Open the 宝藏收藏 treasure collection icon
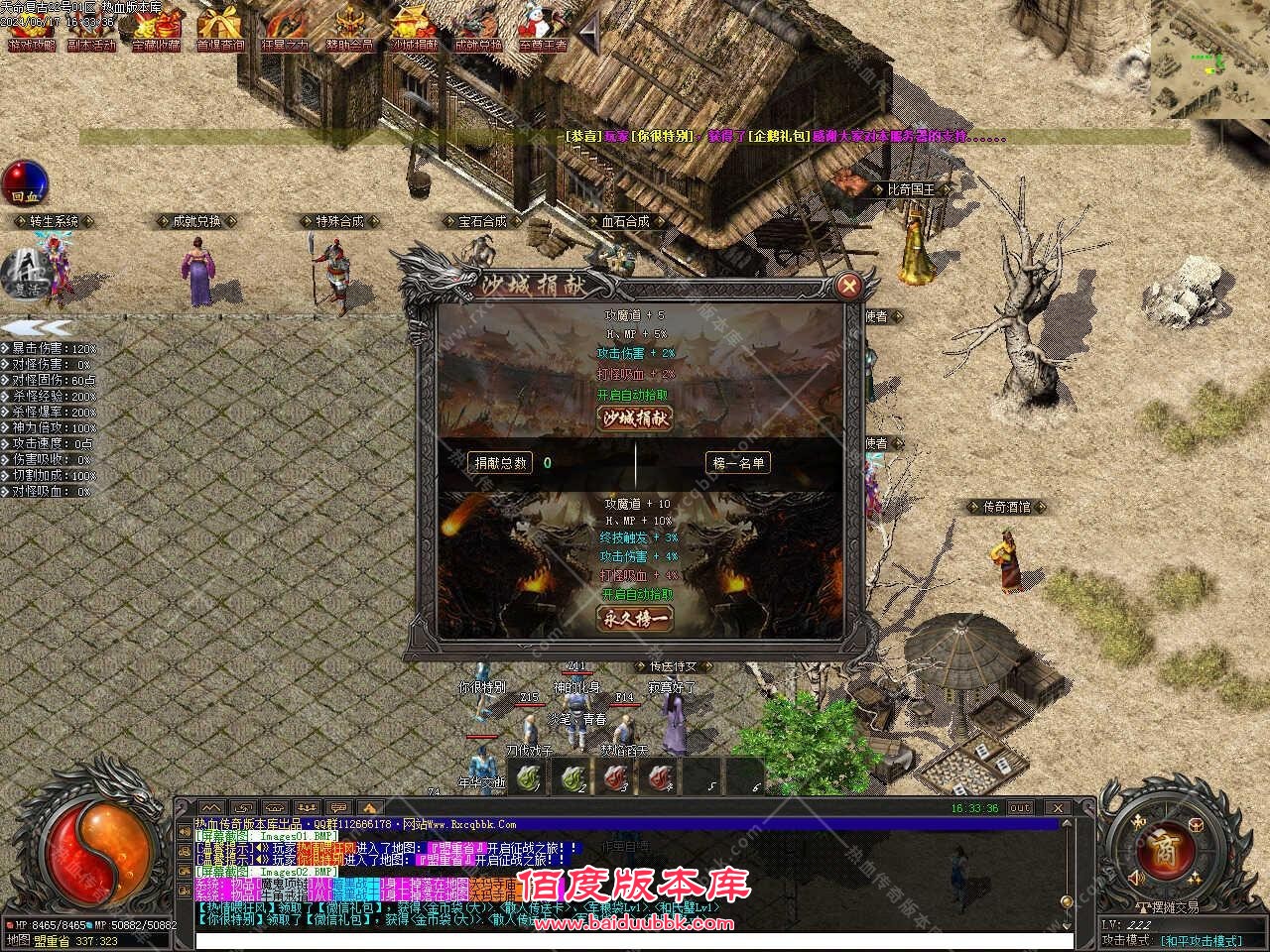Image resolution: width=1270 pixels, height=952 pixels. click(x=157, y=28)
